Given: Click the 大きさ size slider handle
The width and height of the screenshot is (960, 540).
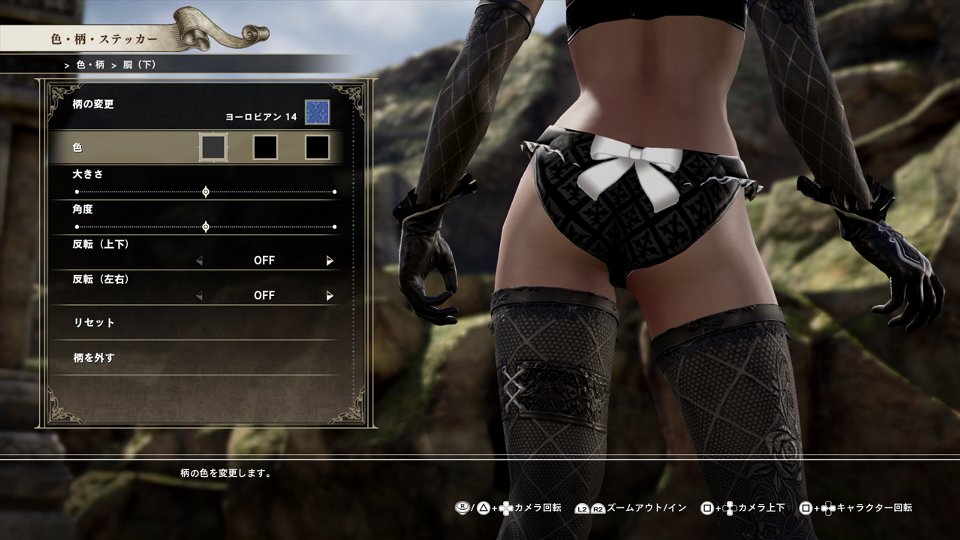Looking at the screenshot, I should (x=206, y=191).
